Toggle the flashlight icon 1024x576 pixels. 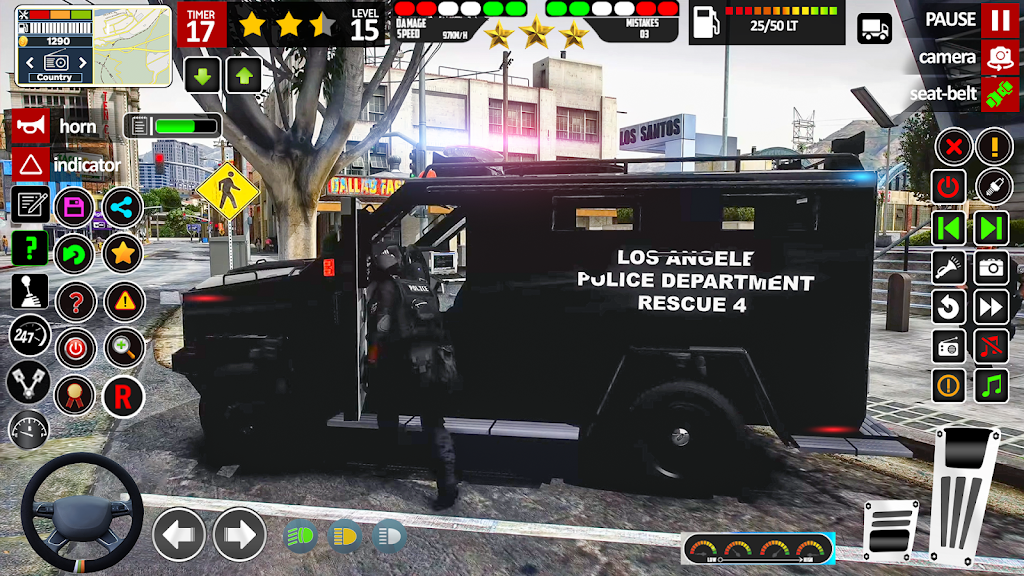click(x=949, y=267)
